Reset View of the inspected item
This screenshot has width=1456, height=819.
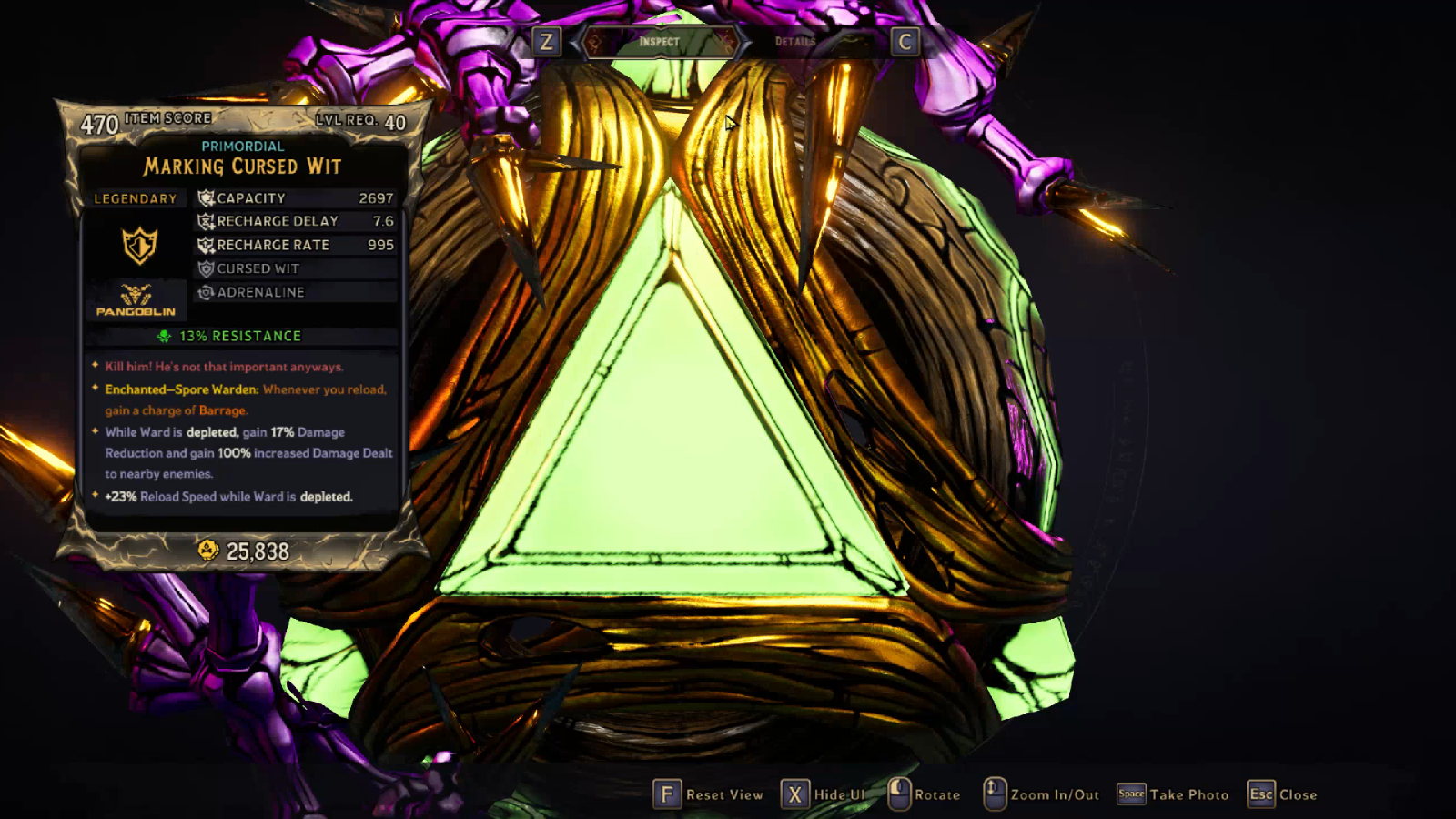tap(709, 794)
